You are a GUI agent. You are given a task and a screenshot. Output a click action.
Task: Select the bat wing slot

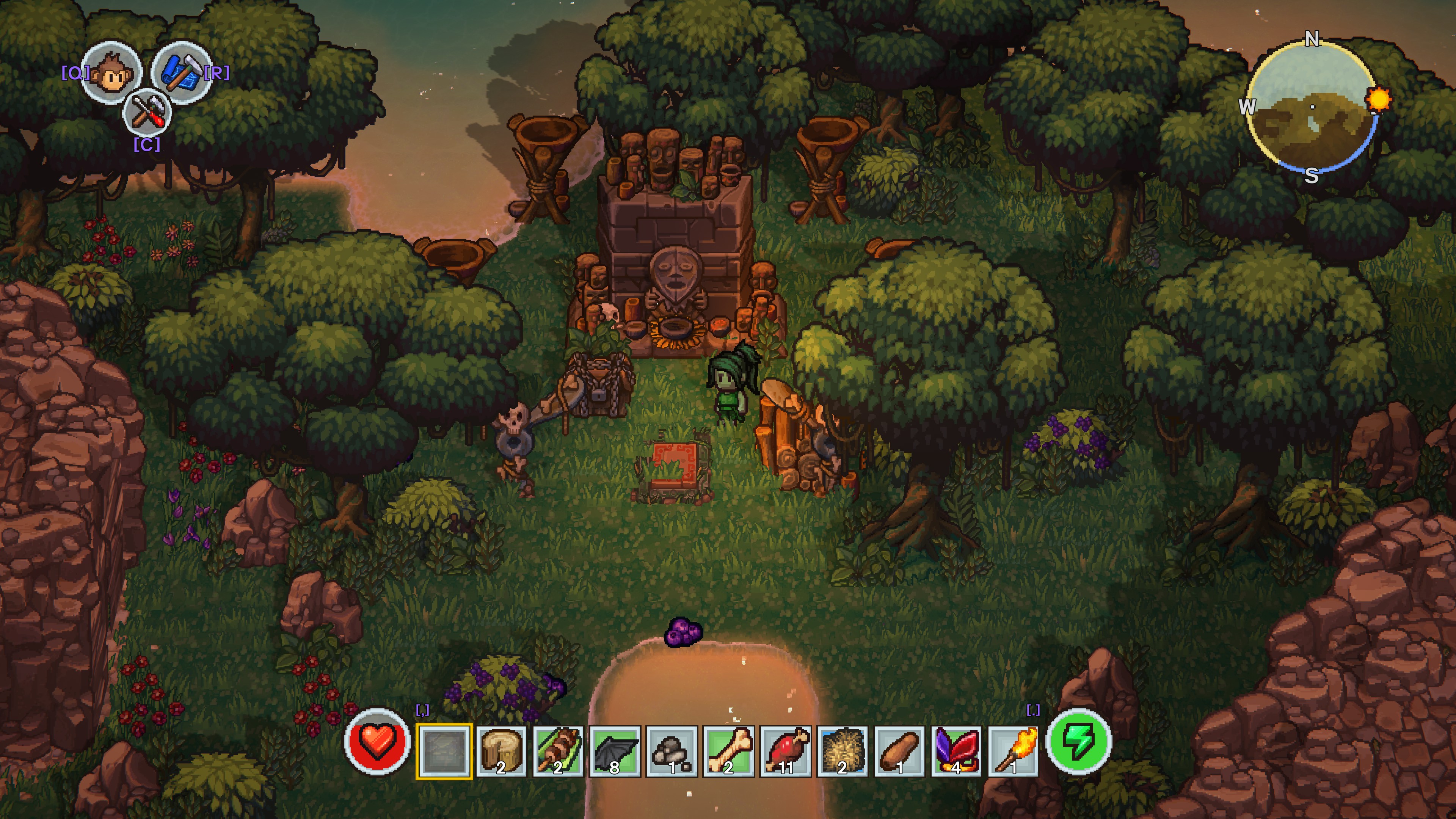click(x=615, y=751)
